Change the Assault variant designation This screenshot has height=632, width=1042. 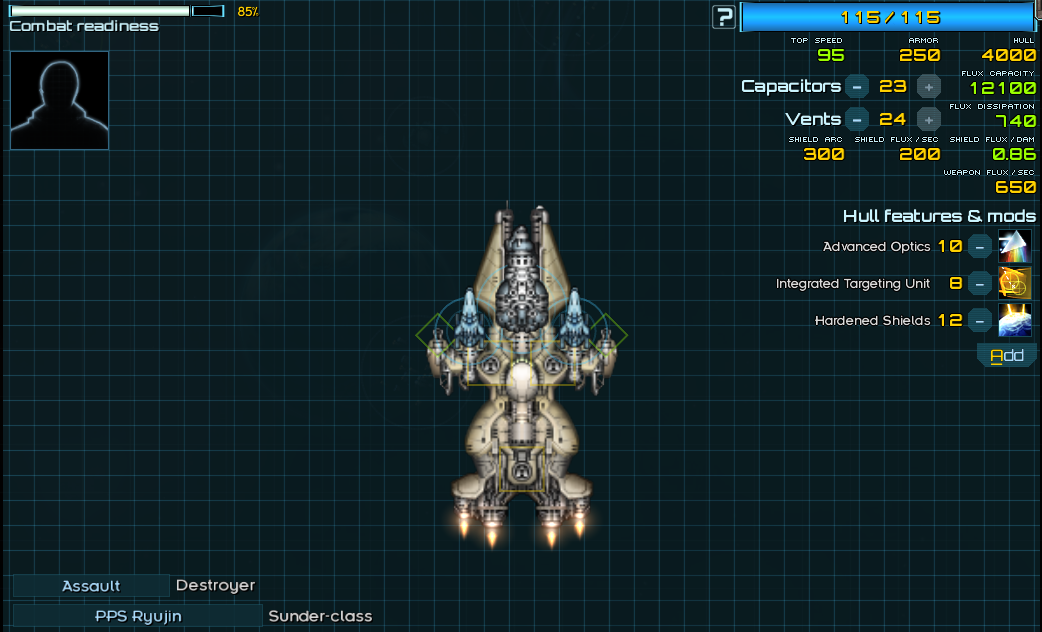pyautogui.click(x=91, y=586)
